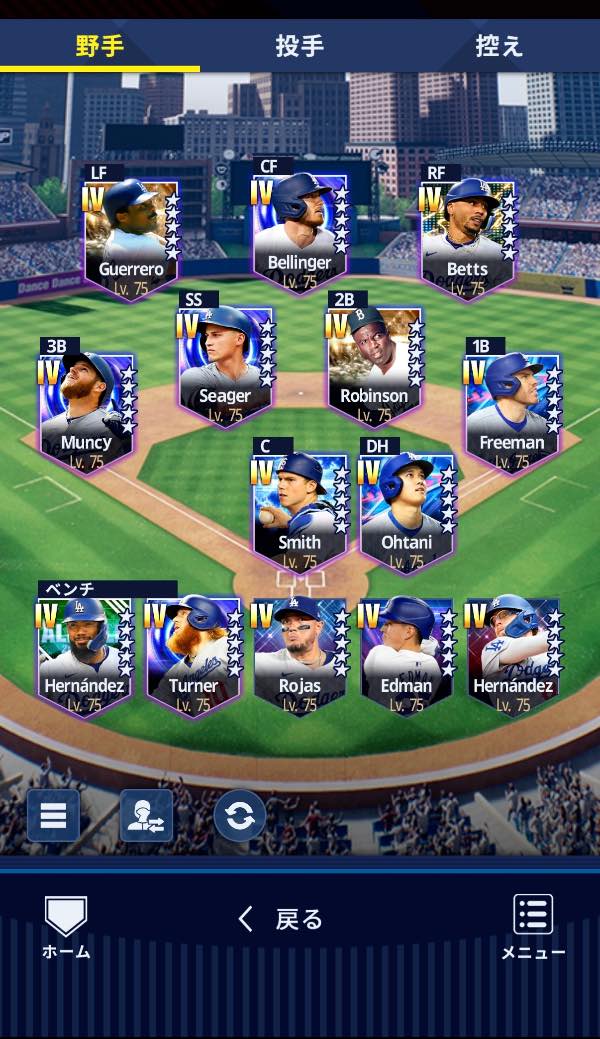Activate the circular refresh arrows button
The width and height of the screenshot is (600, 1039).
240,815
